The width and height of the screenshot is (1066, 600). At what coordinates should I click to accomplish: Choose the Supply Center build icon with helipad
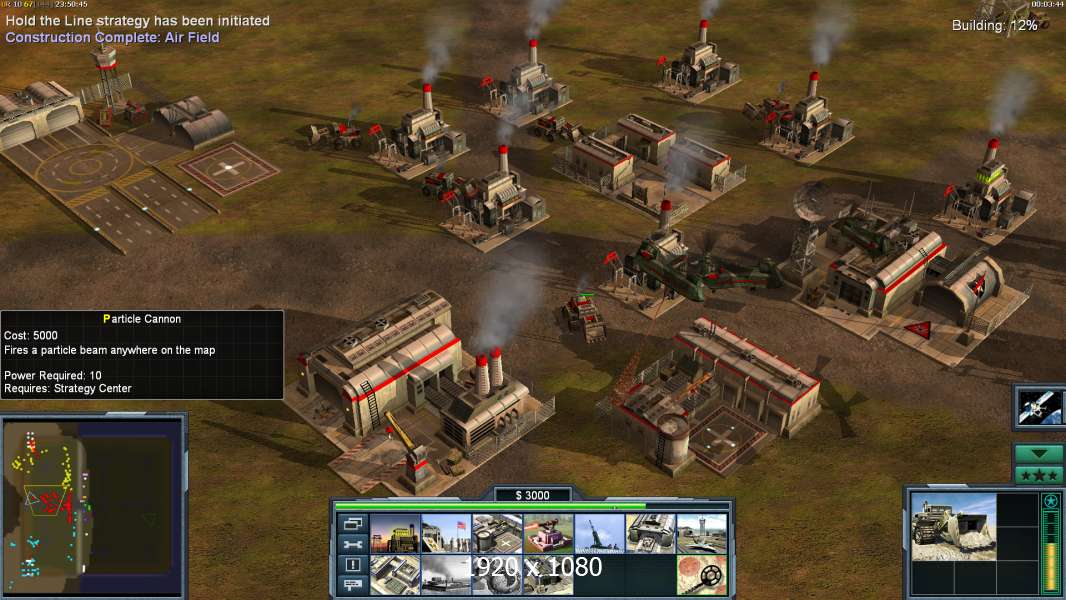[497, 534]
